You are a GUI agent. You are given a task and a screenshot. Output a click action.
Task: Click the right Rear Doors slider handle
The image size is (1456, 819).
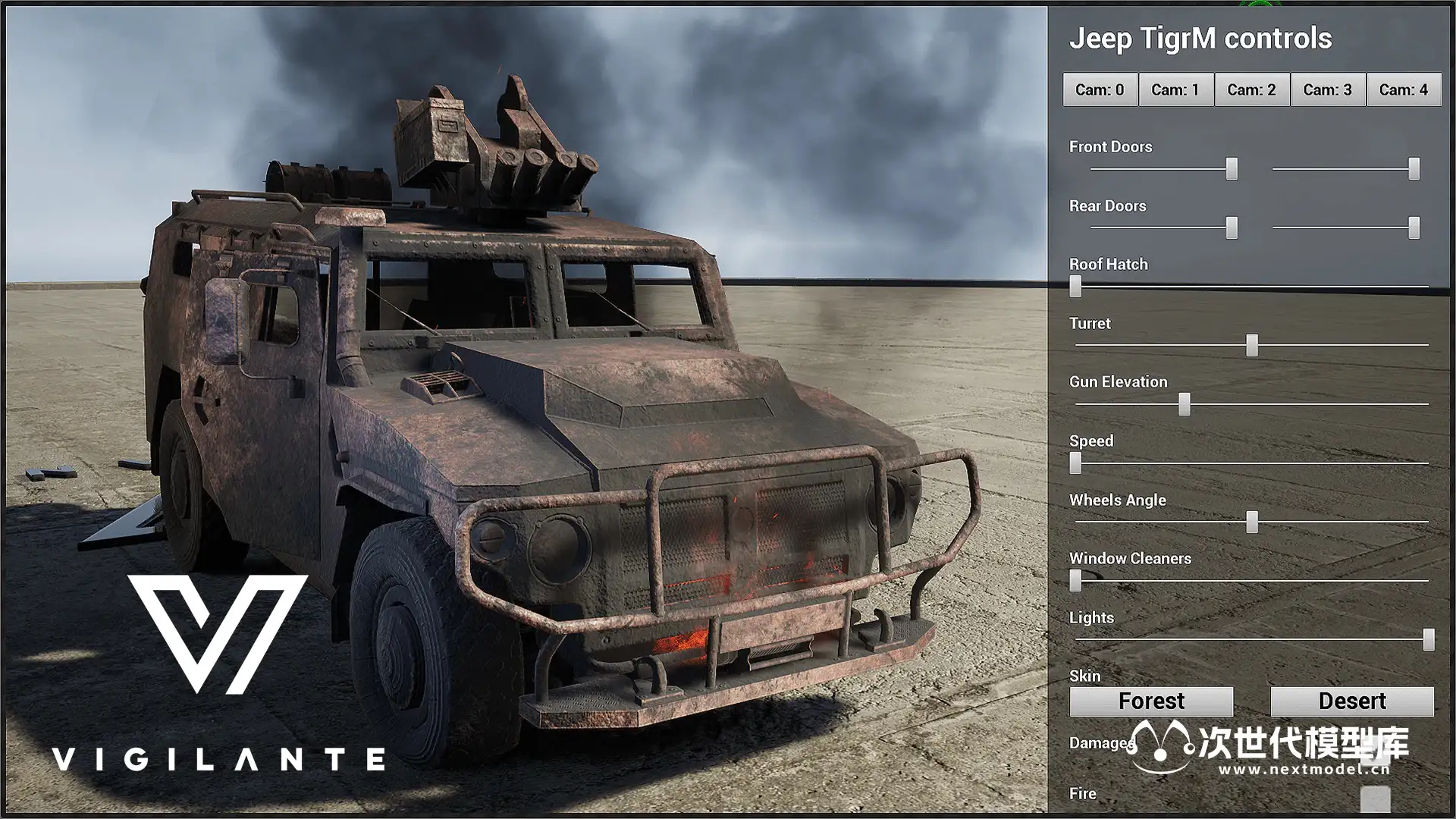(1414, 227)
